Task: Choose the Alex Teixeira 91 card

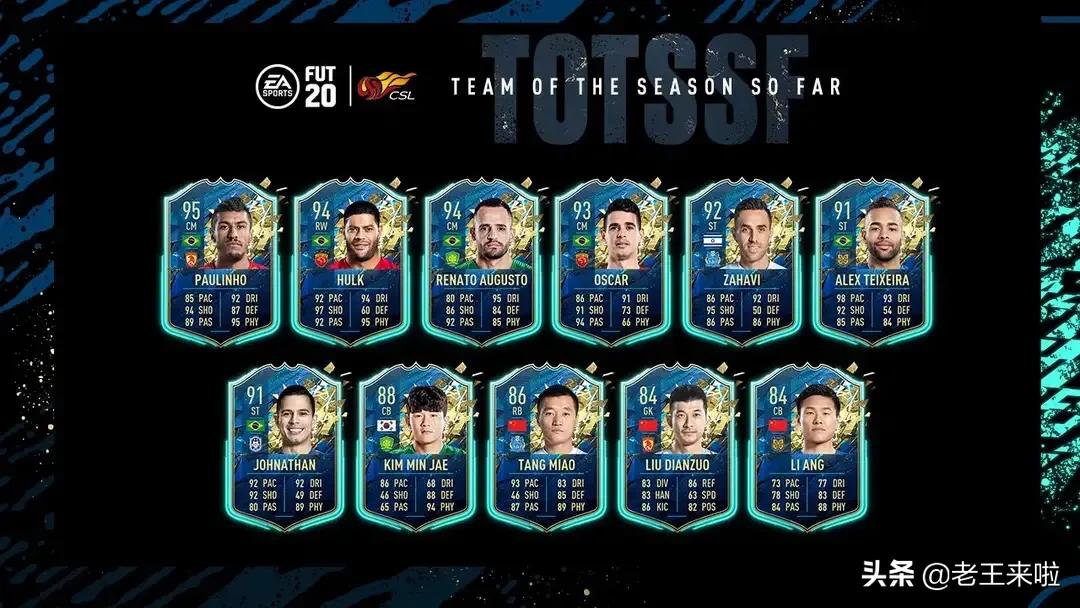Action: tap(871, 262)
